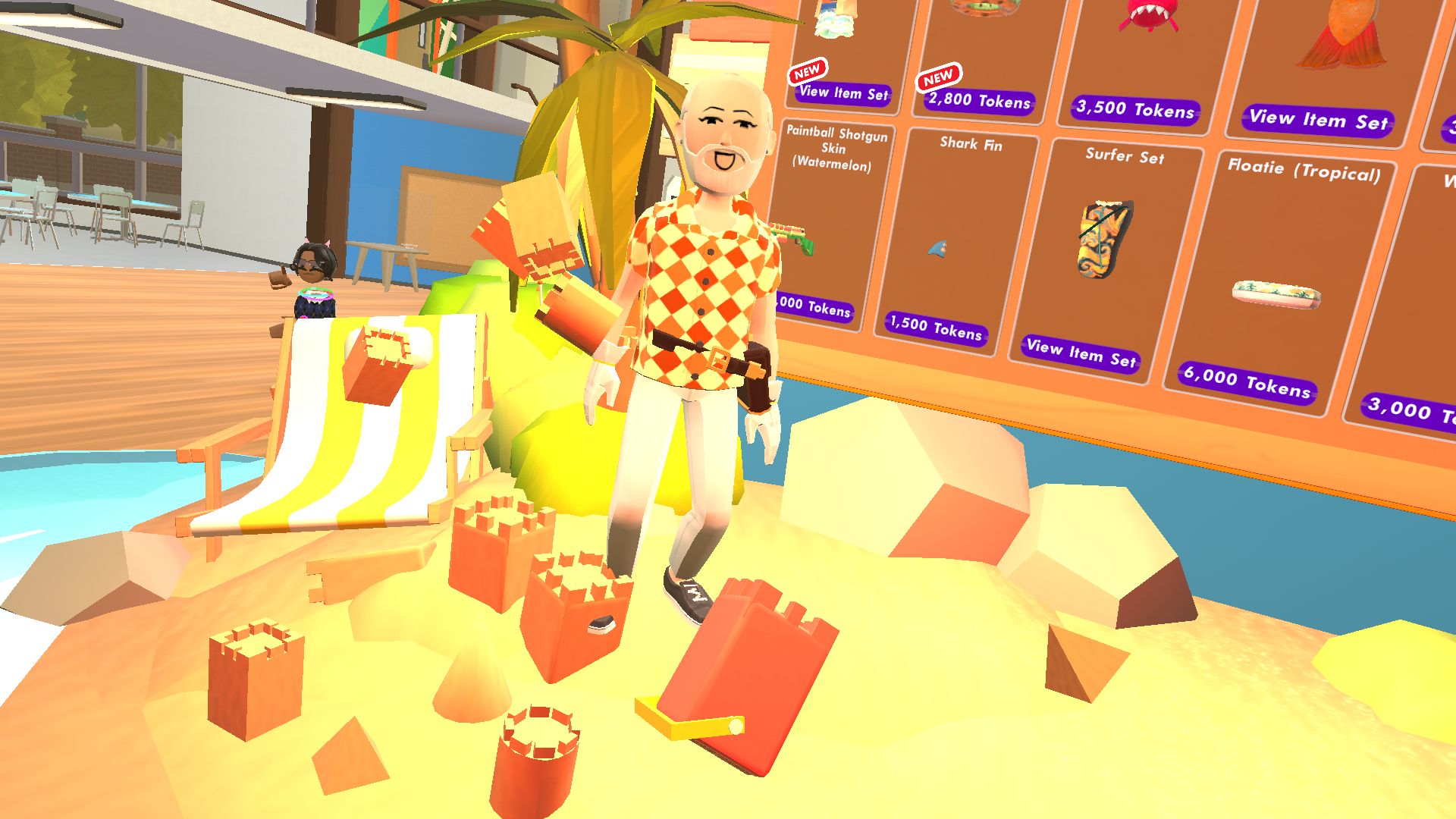Select the green paintball shotgun preview
The image size is (1456, 819).
(x=789, y=235)
